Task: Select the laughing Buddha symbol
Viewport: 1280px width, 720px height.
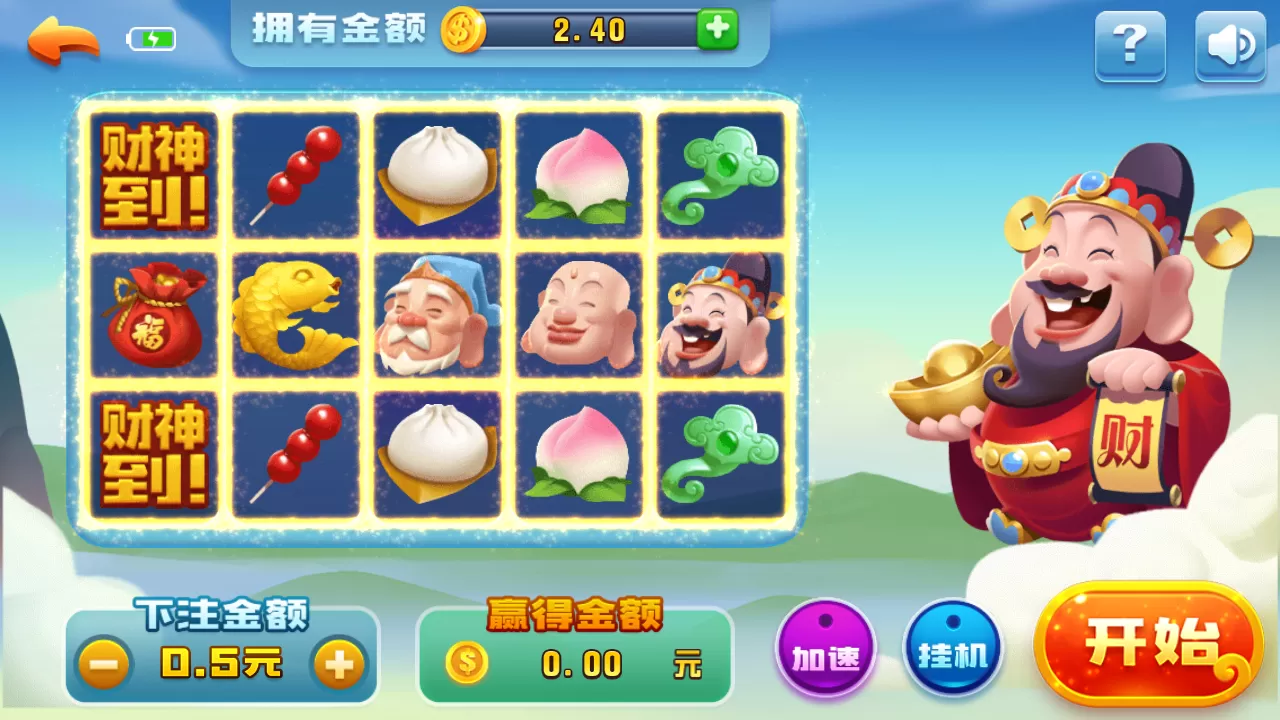Action: 578,315
